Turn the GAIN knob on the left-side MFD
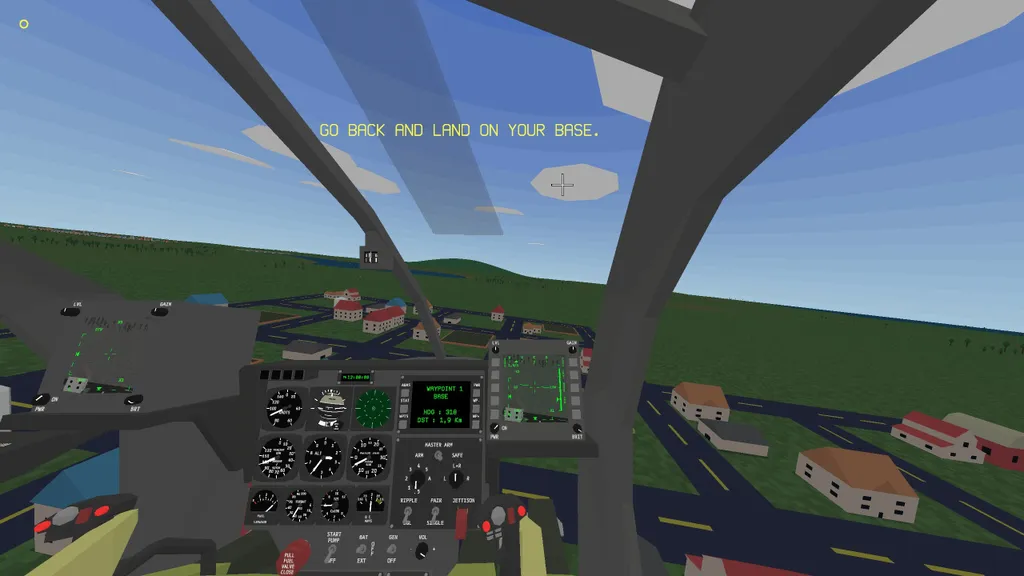This screenshot has width=1024, height=576. coord(162,311)
